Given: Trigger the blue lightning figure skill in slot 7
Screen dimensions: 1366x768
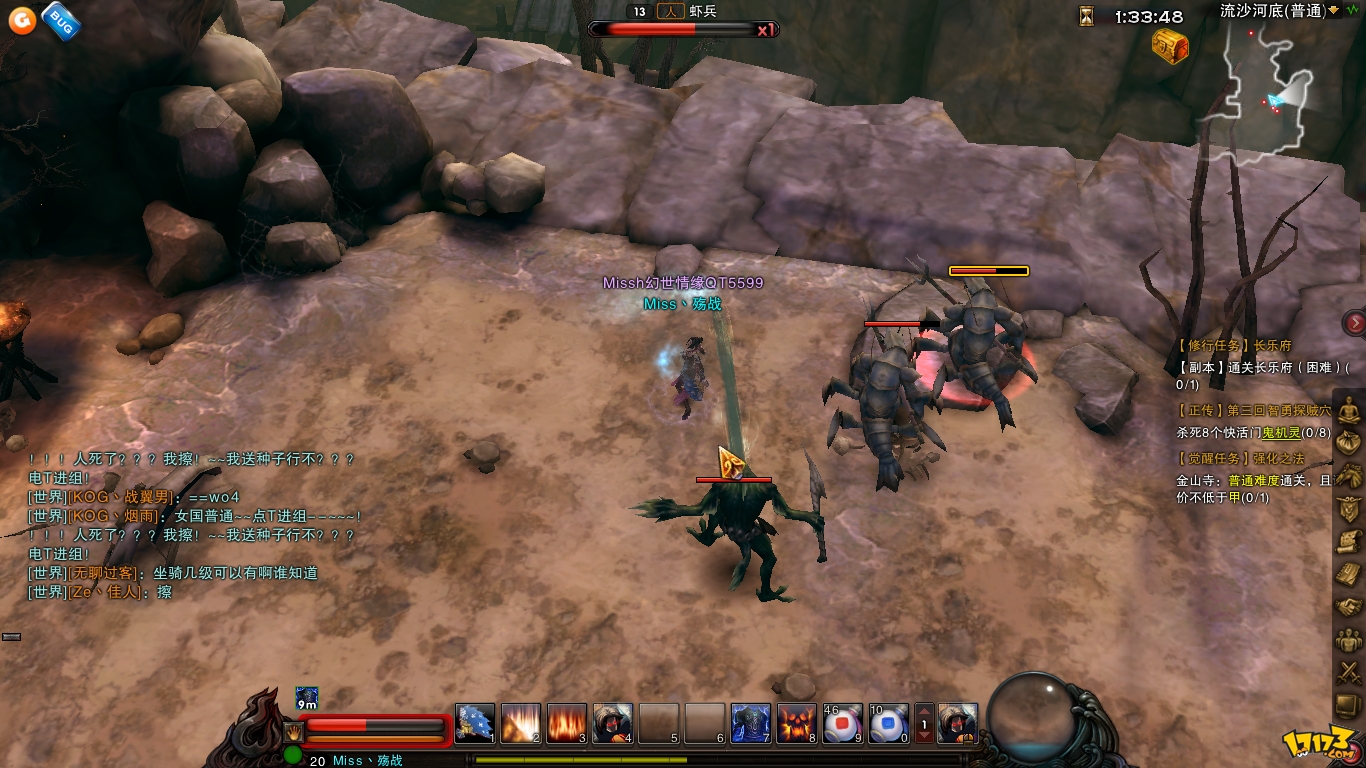Looking at the screenshot, I should click(x=751, y=723).
